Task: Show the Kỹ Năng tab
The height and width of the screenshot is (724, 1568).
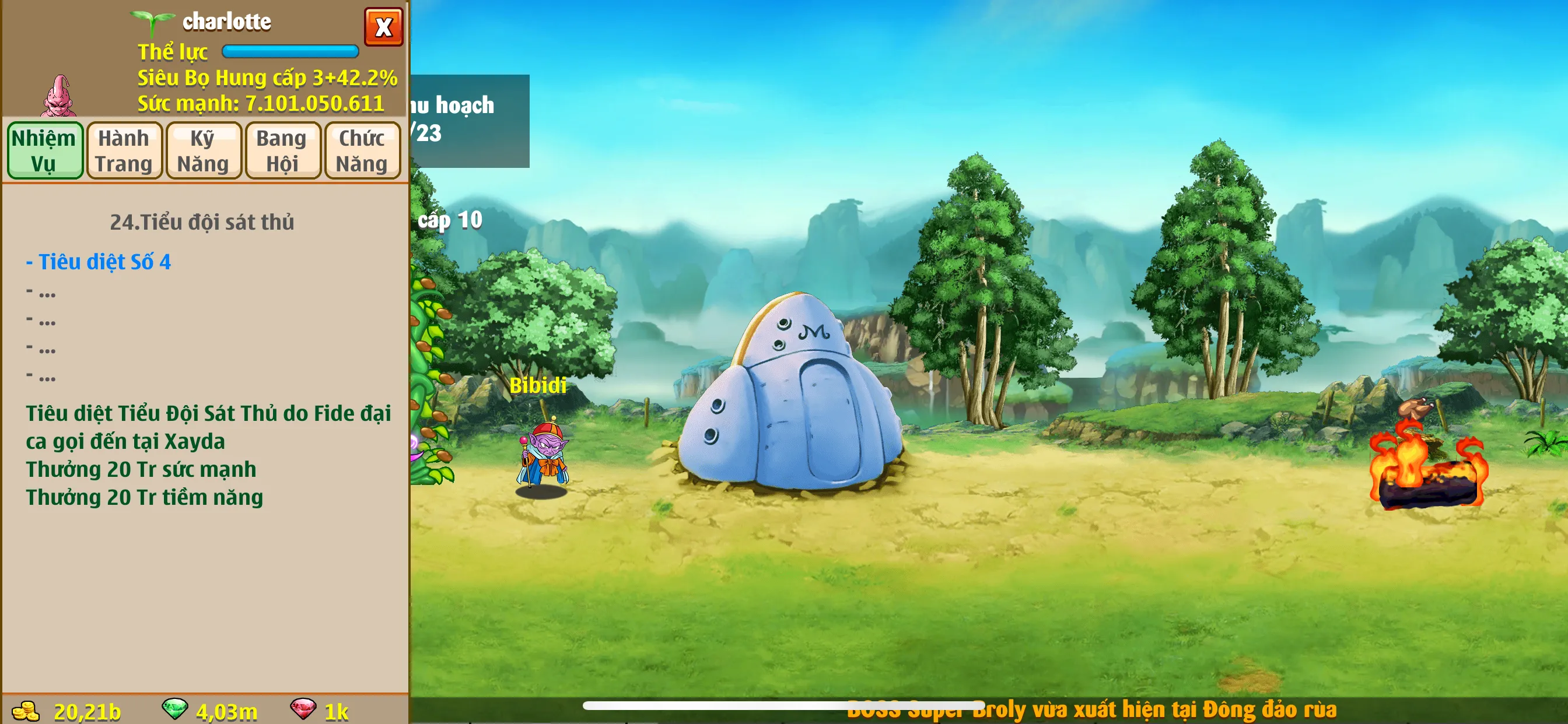Action: coord(204,150)
